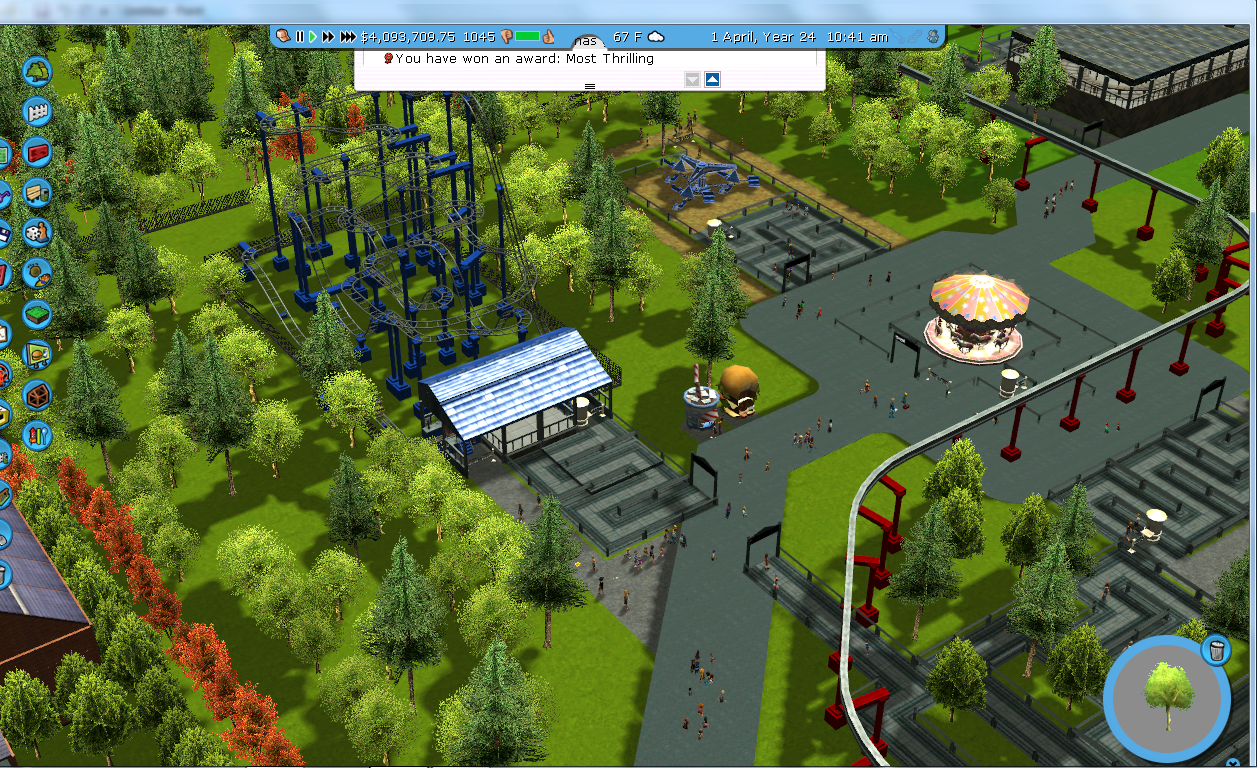Set game speed to double fast-forward
1257x768 pixels.
pyautogui.click(x=327, y=37)
